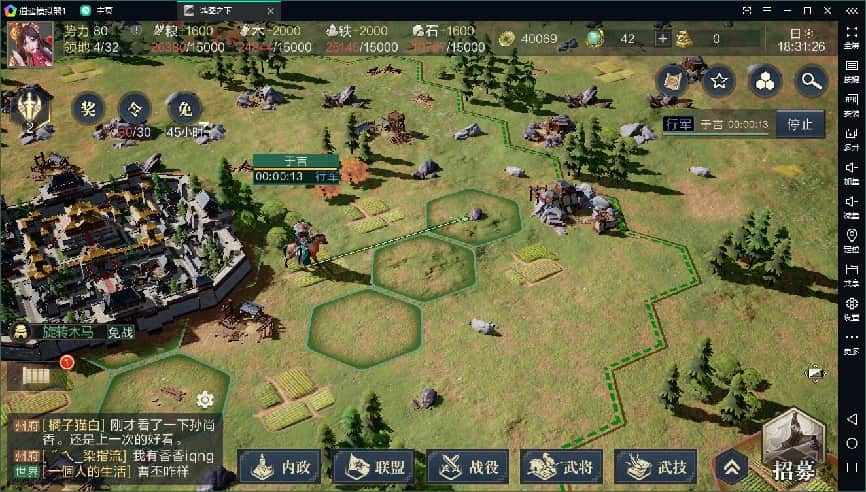866x492 pixels.
Task: Open the three-hexagon icon
Action: click(765, 81)
